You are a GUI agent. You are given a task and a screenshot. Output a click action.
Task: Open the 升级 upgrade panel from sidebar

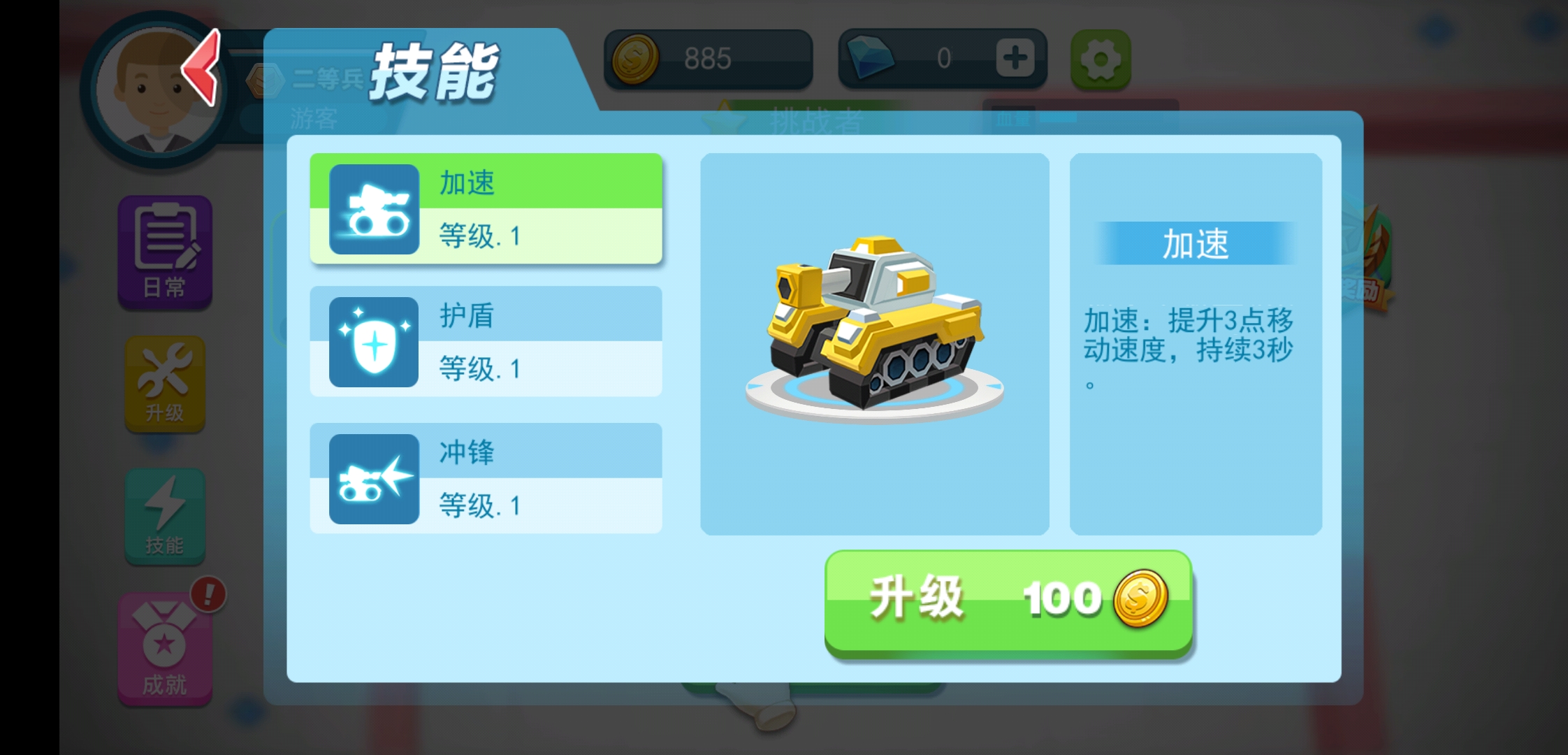pyautogui.click(x=164, y=384)
